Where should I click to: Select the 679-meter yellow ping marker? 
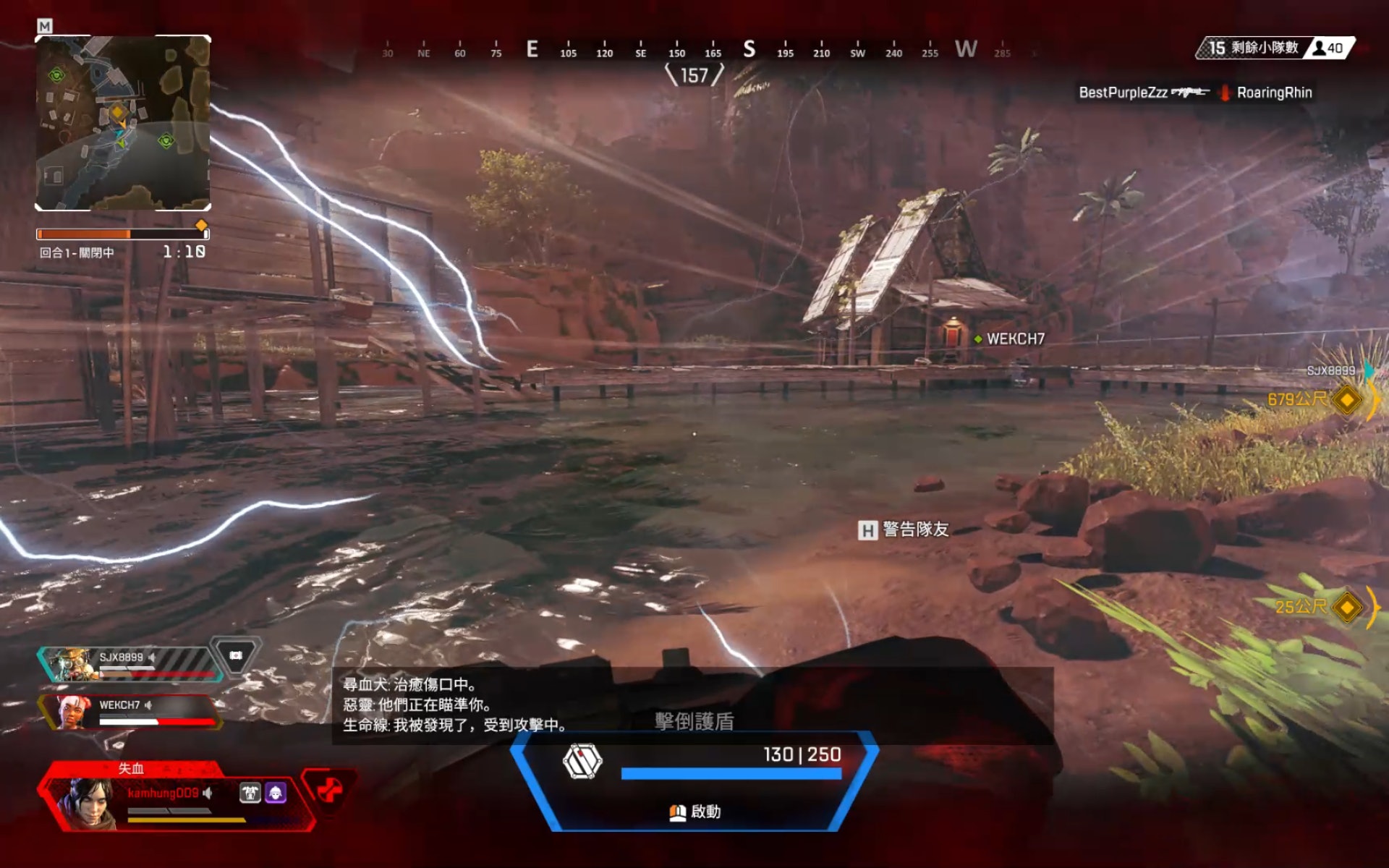(1346, 400)
